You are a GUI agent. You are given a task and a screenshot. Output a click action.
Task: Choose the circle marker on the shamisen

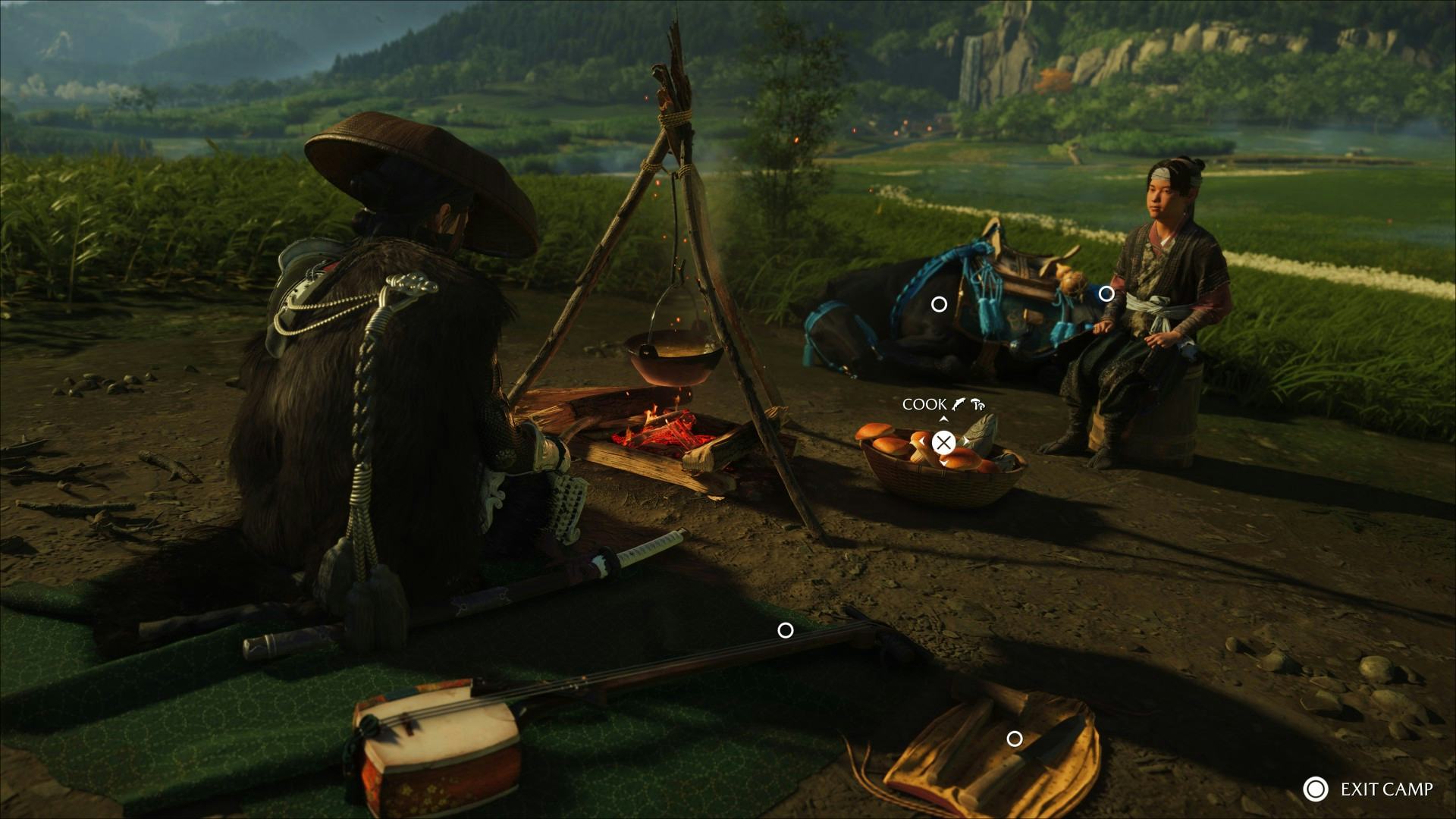point(786,630)
